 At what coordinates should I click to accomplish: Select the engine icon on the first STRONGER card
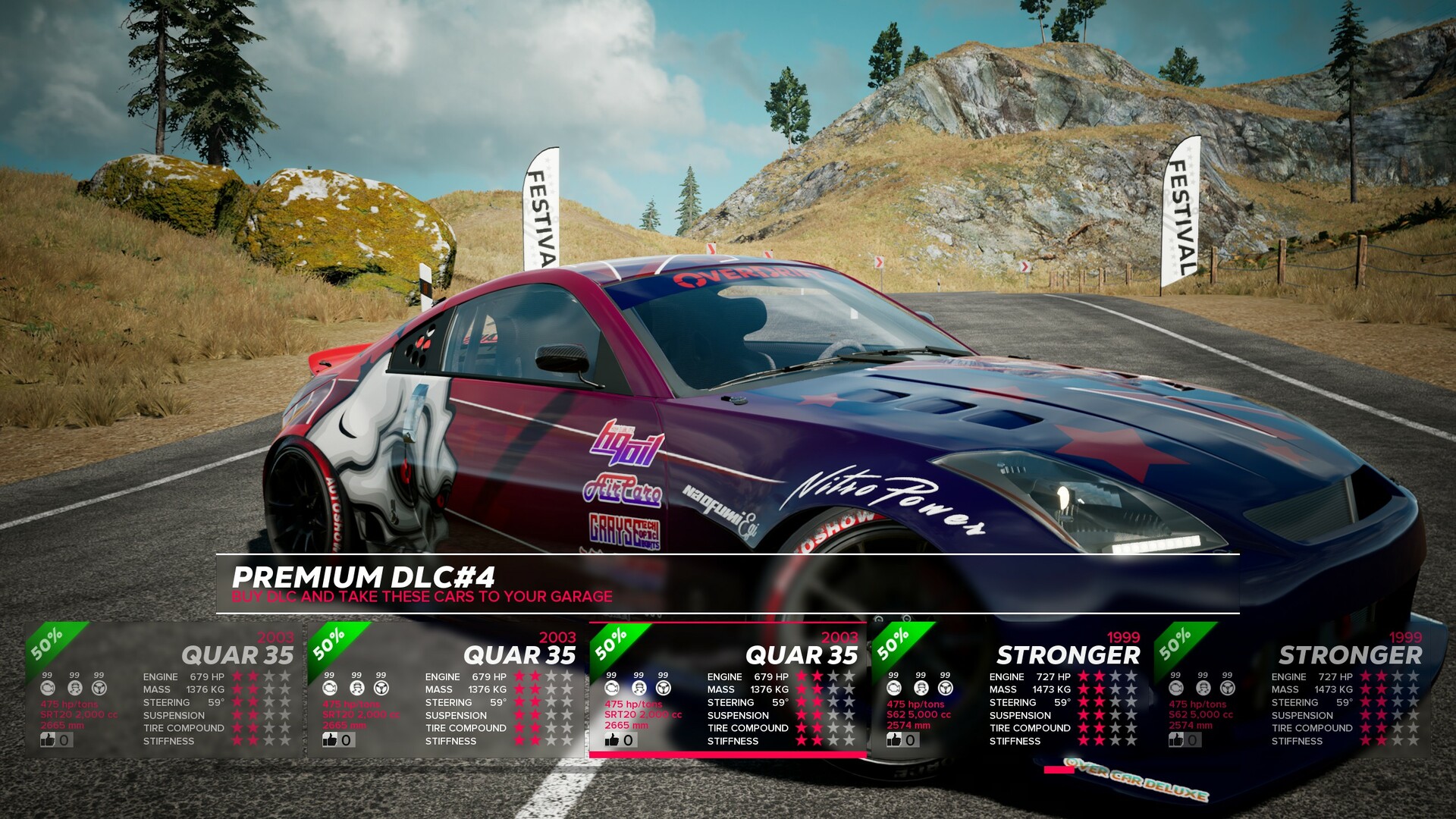[x=893, y=687]
